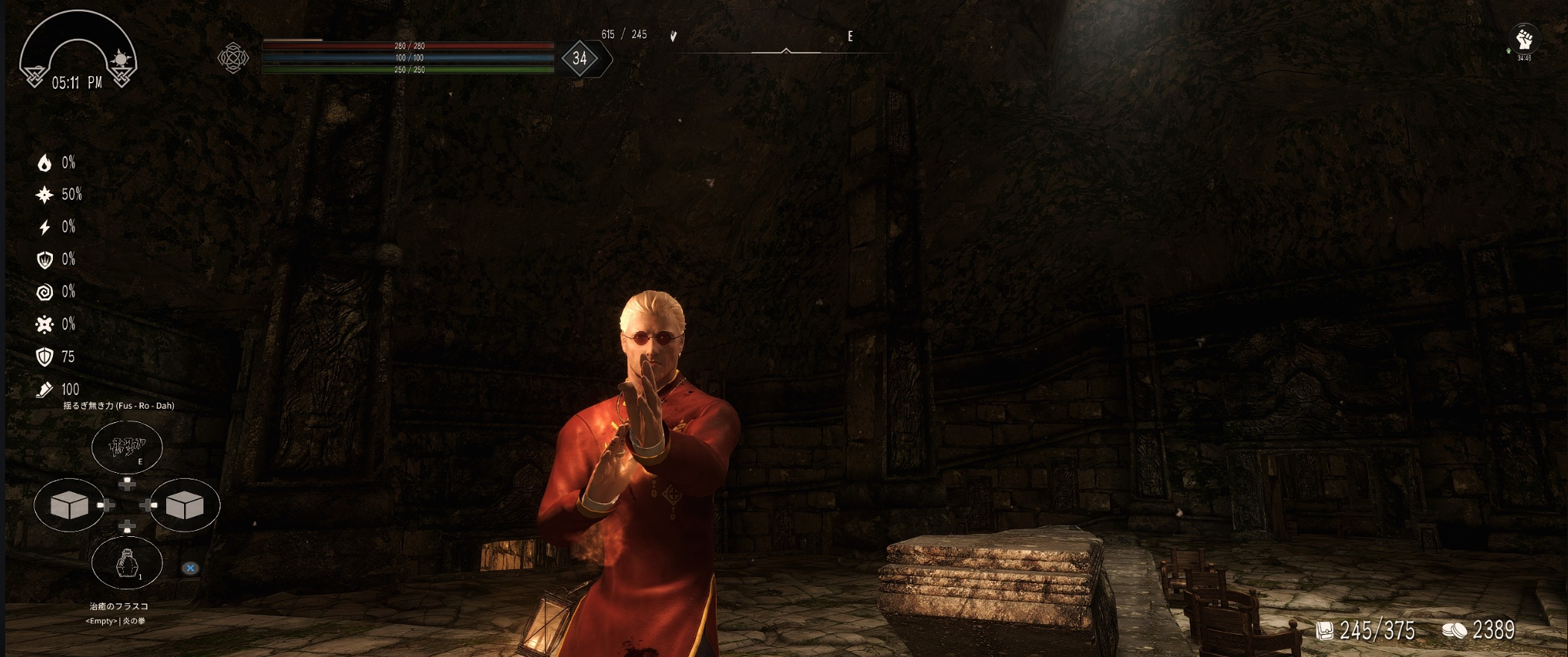The width and height of the screenshot is (1568, 657).
Task: Click the shock resistance lightning icon
Action: click(45, 227)
